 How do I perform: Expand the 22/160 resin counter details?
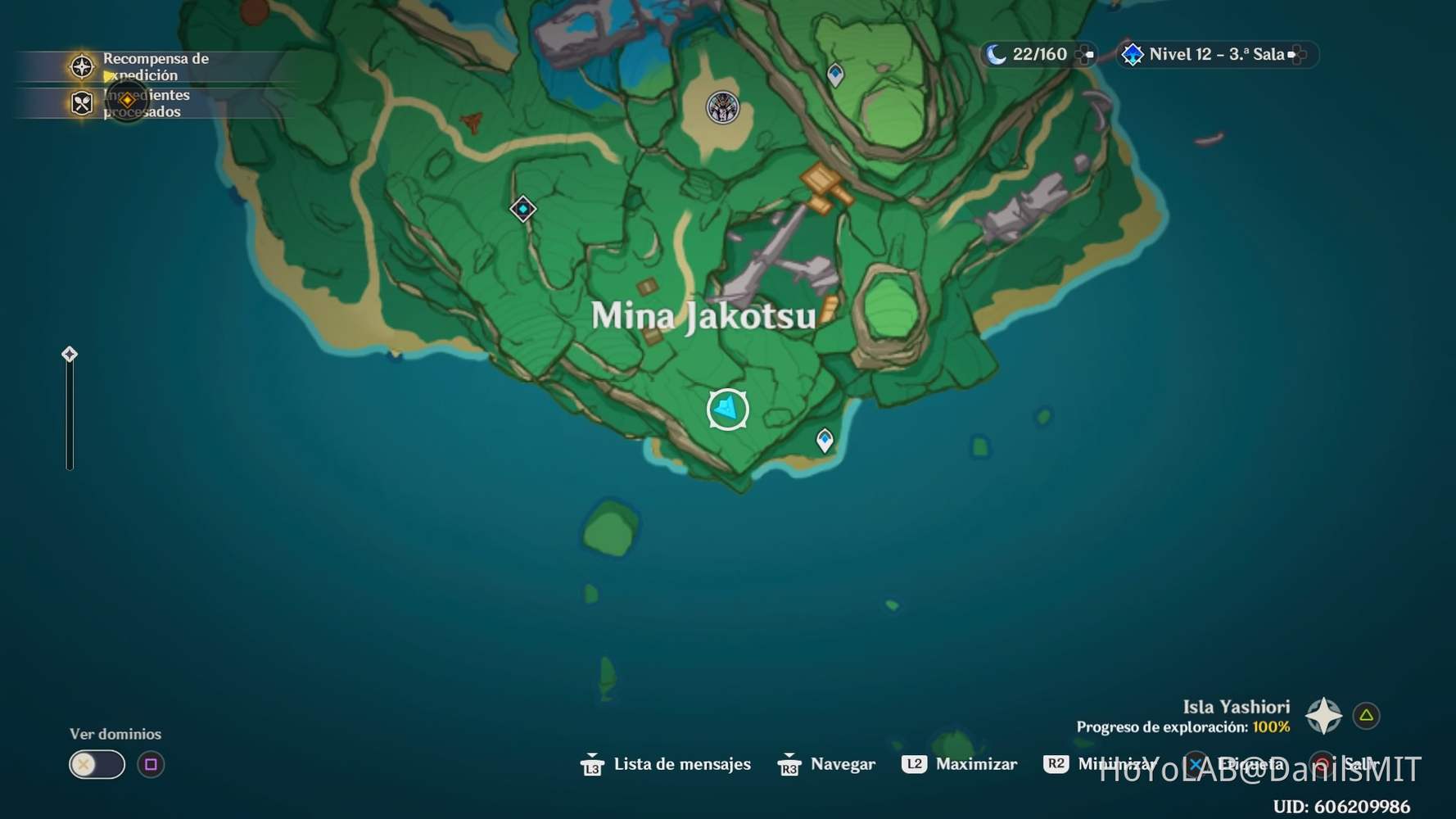pyautogui.click(x=1087, y=54)
